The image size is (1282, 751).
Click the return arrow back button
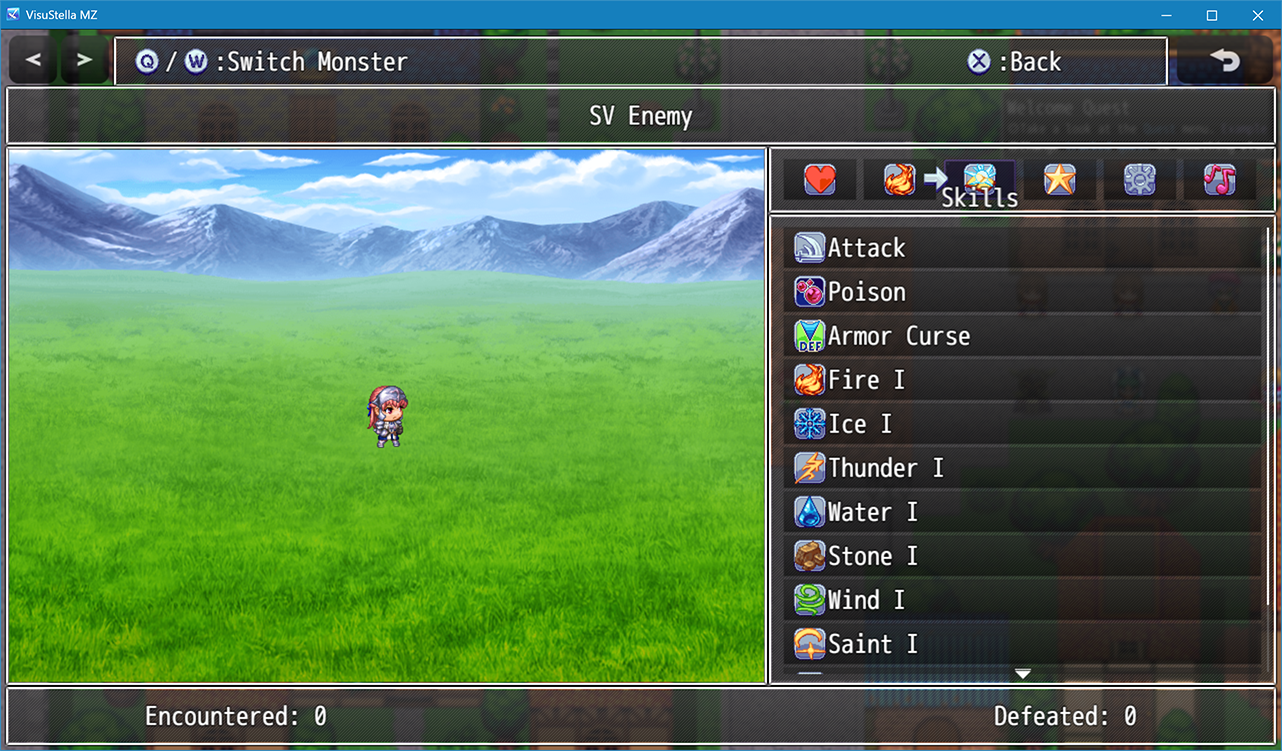point(1224,61)
